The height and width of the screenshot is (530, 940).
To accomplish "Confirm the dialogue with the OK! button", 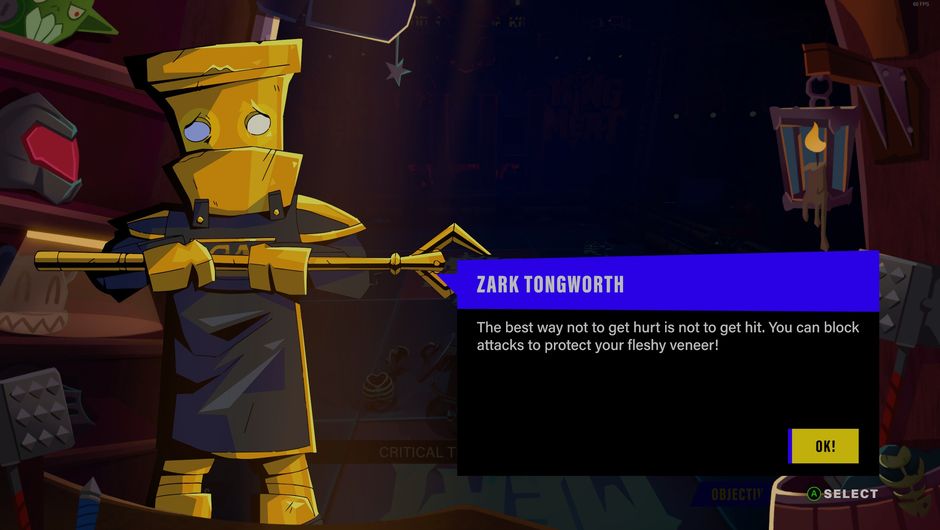I will click(x=824, y=446).
